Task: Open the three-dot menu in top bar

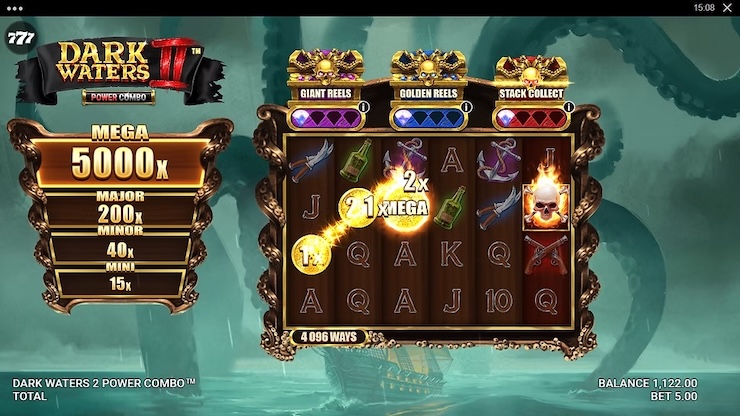Action: click(13, 8)
